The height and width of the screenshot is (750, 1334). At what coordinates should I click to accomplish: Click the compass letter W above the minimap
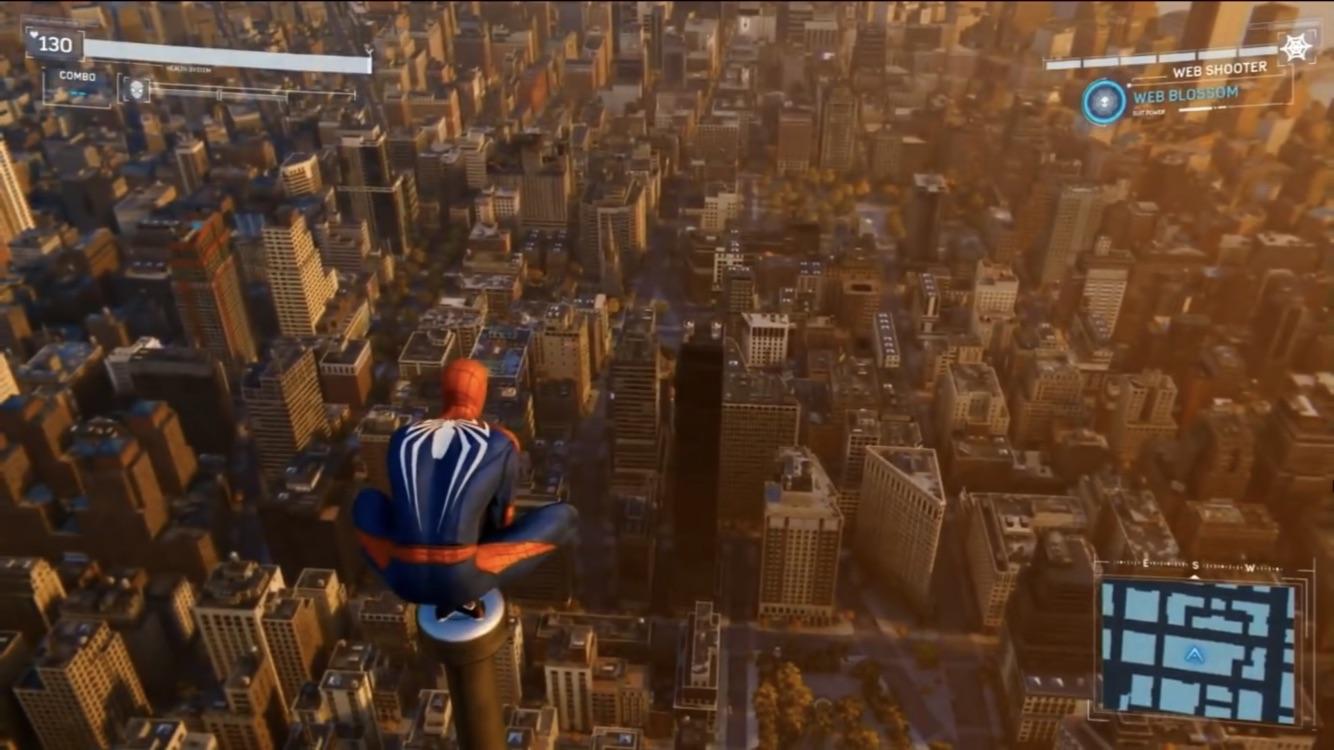coord(1250,567)
